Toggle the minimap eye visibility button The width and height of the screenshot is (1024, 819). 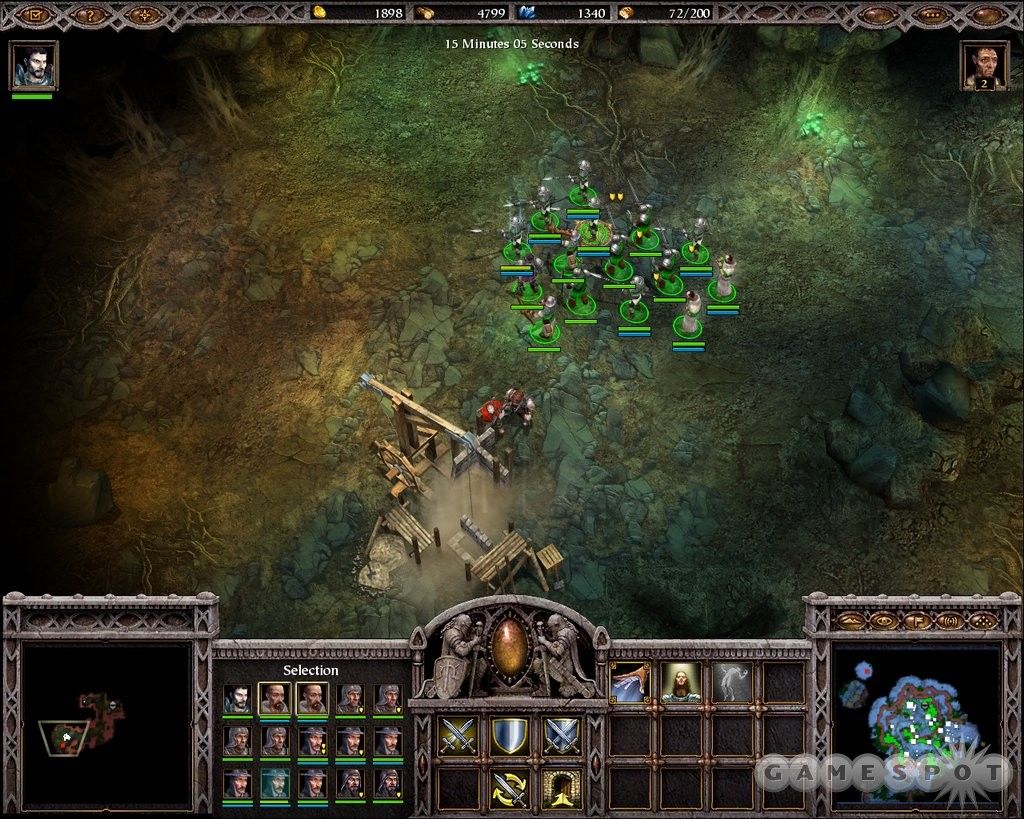click(886, 621)
